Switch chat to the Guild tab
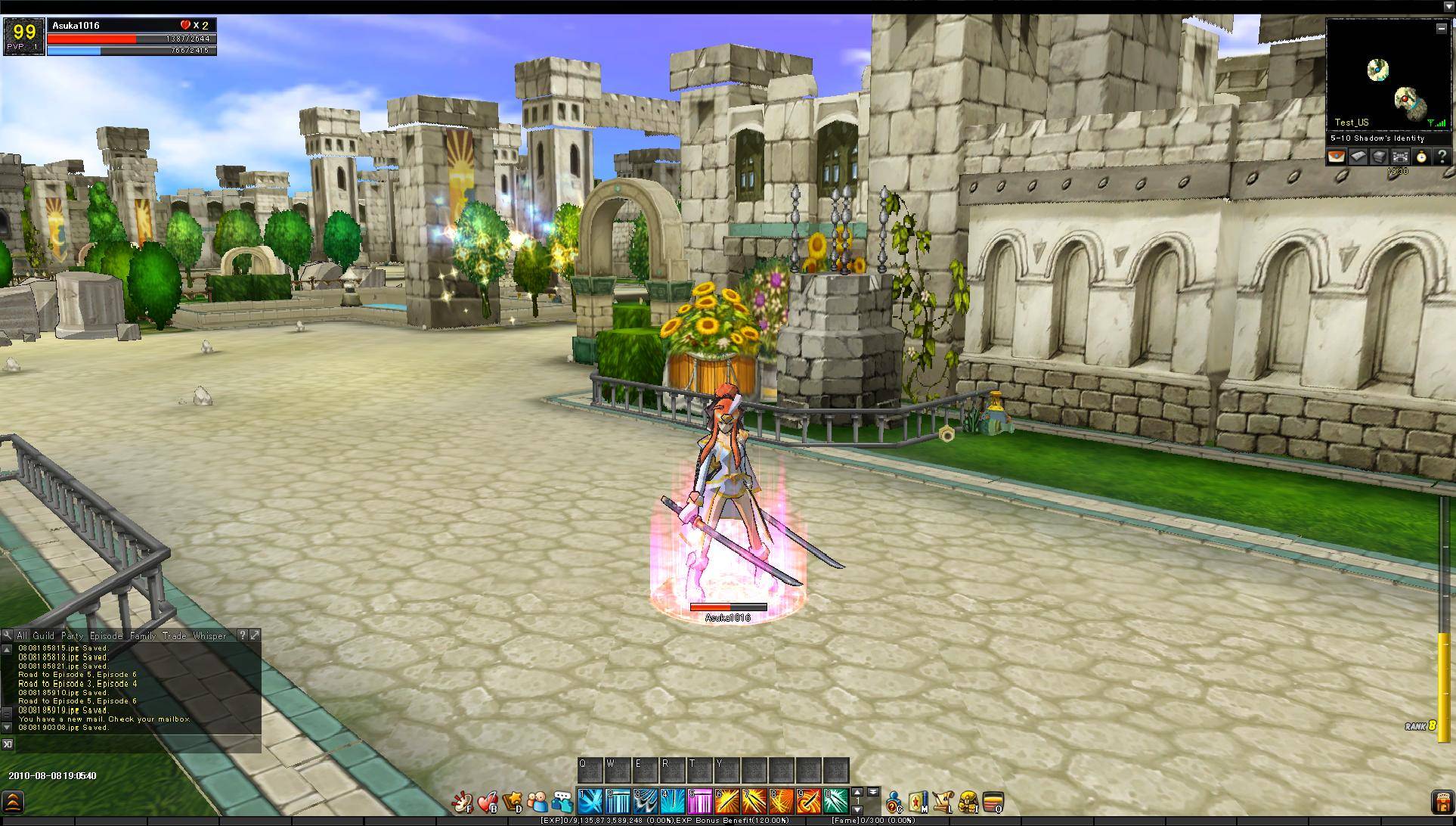Image resolution: width=1456 pixels, height=826 pixels. point(43,636)
